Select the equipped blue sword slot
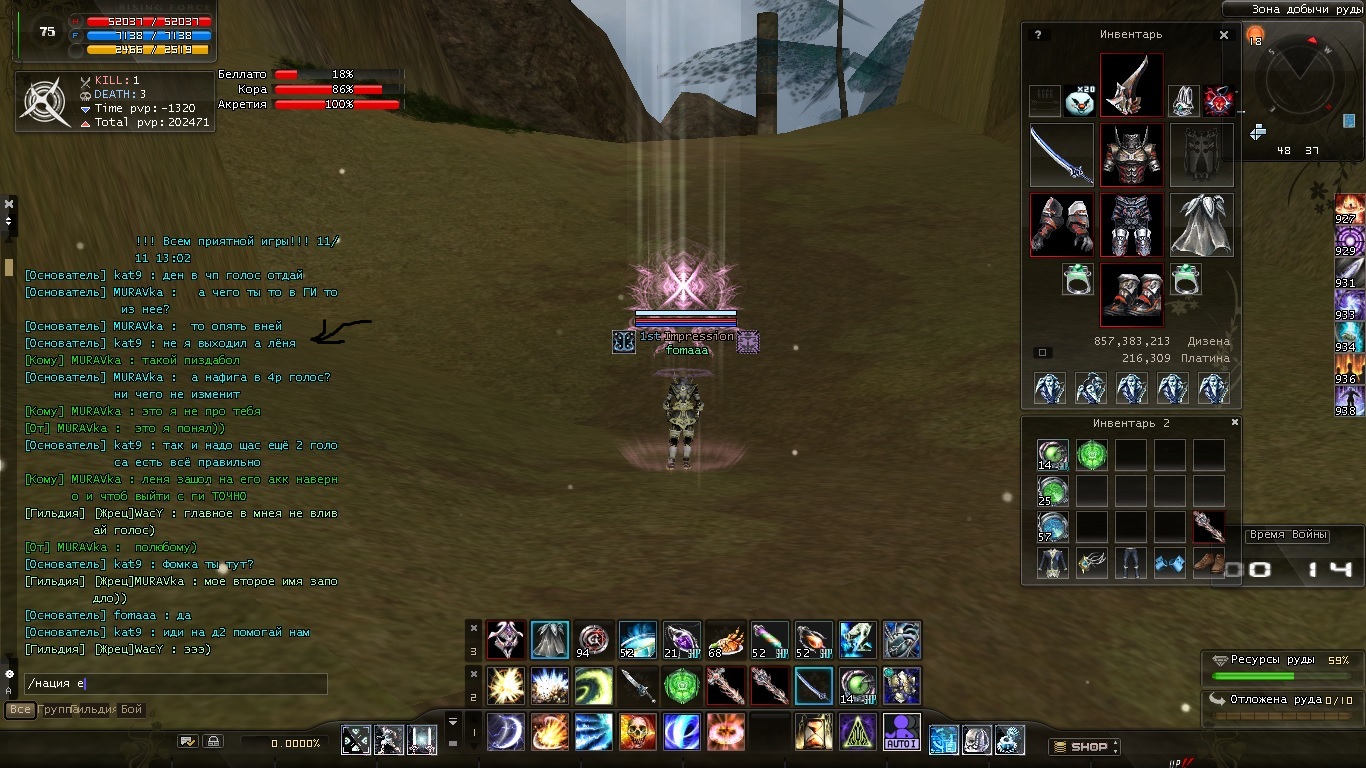Screen dimensions: 1366x768 (1061, 155)
